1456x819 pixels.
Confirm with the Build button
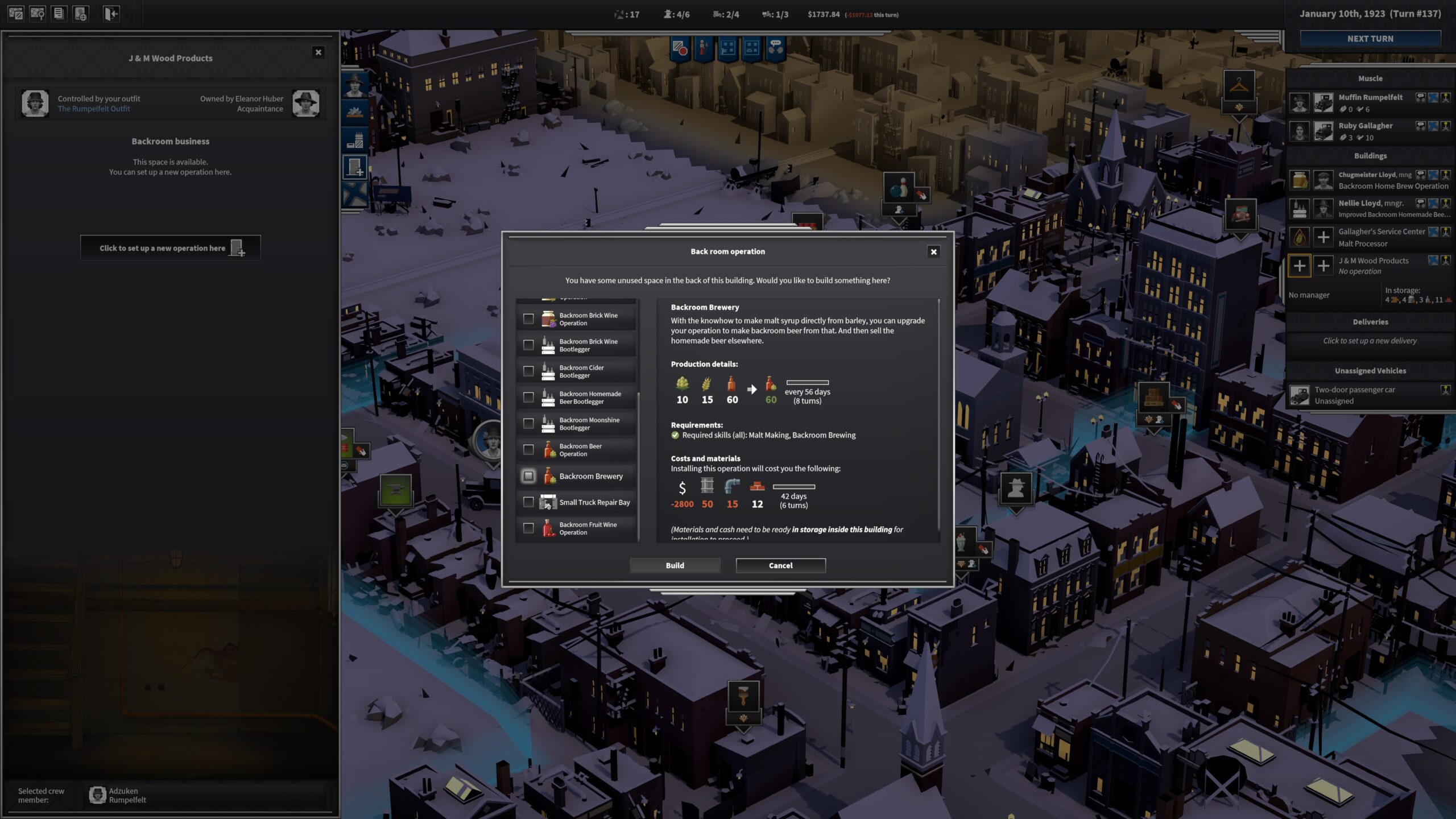click(675, 565)
